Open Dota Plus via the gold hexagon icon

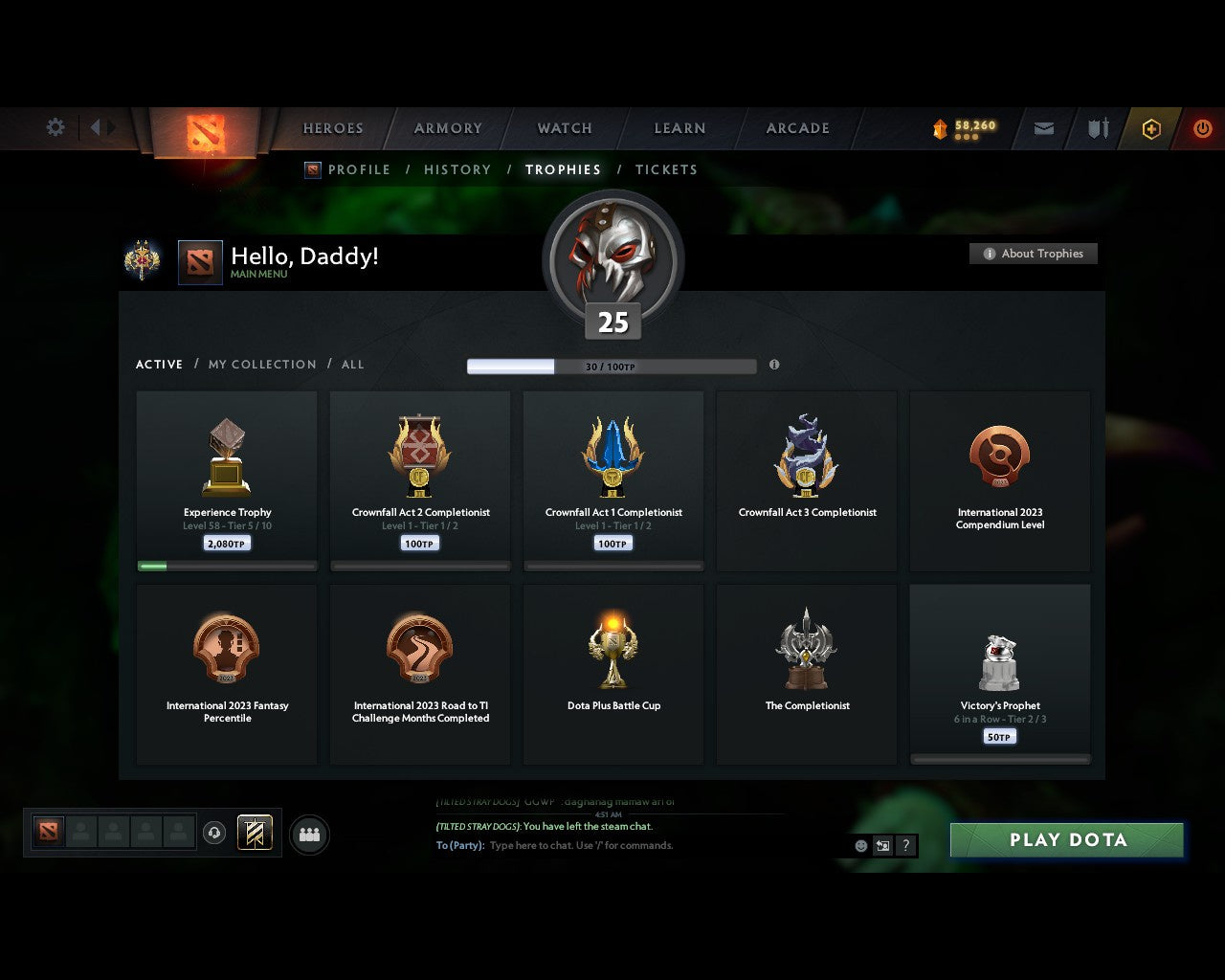pos(1151,128)
